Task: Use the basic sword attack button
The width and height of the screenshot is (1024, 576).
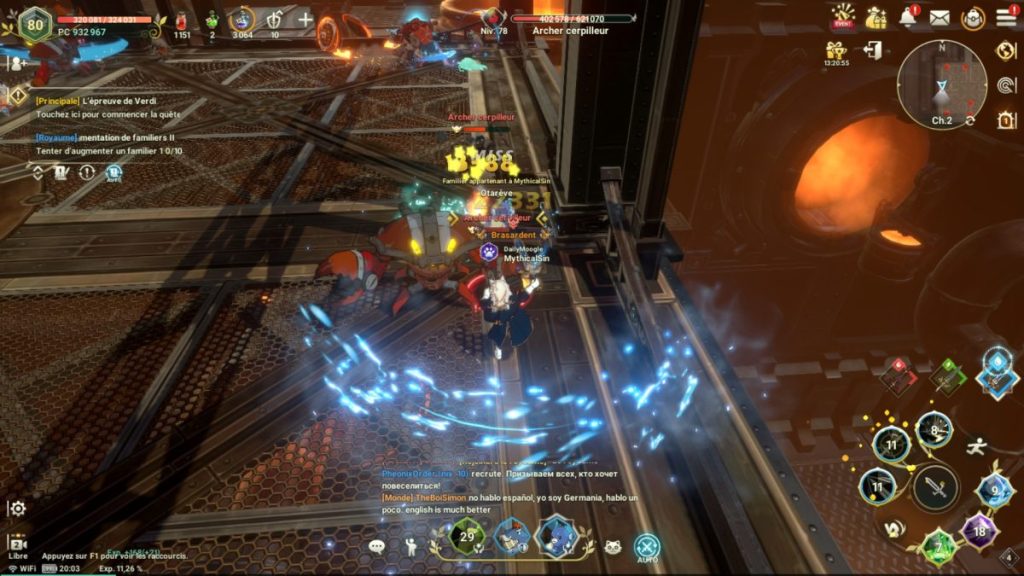Action: 935,488
